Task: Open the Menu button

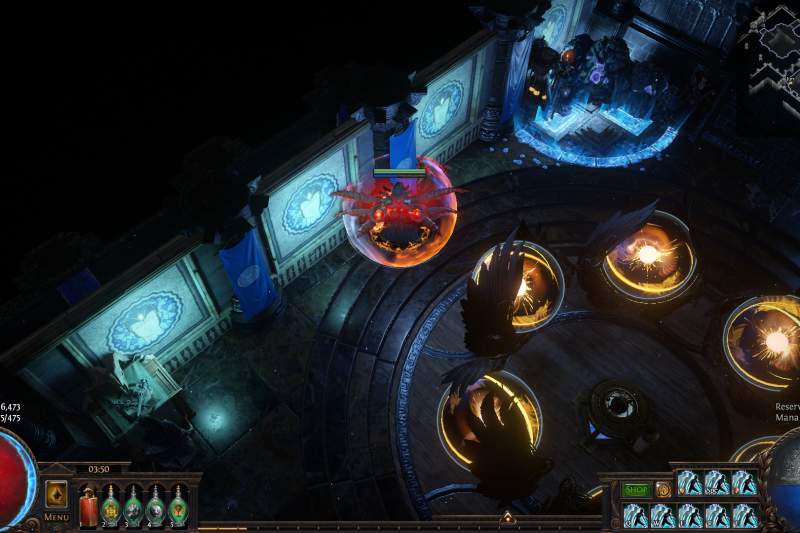Action: click(x=56, y=517)
